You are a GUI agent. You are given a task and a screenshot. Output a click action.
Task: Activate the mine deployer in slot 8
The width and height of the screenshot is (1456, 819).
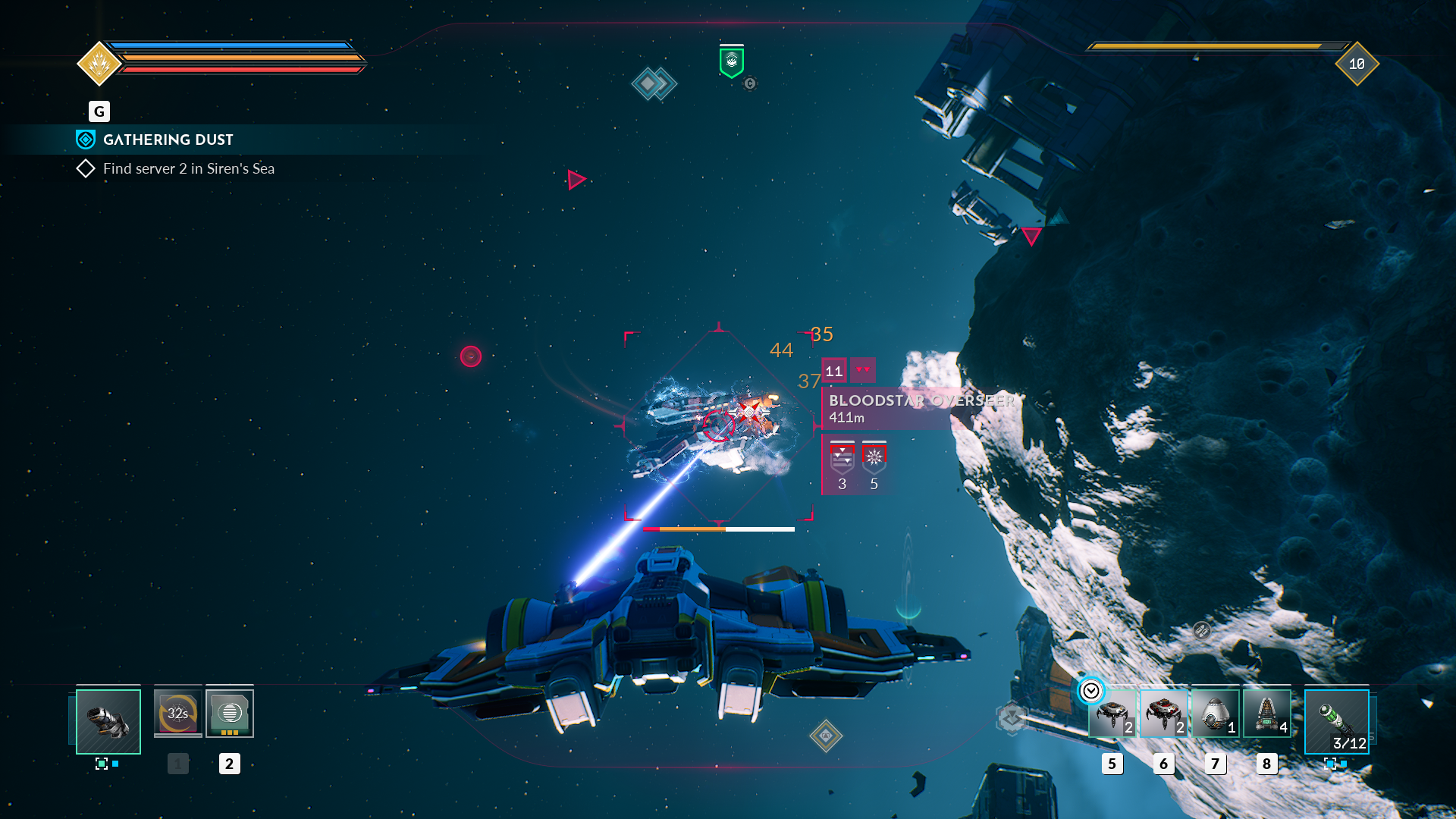[x=1266, y=713]
